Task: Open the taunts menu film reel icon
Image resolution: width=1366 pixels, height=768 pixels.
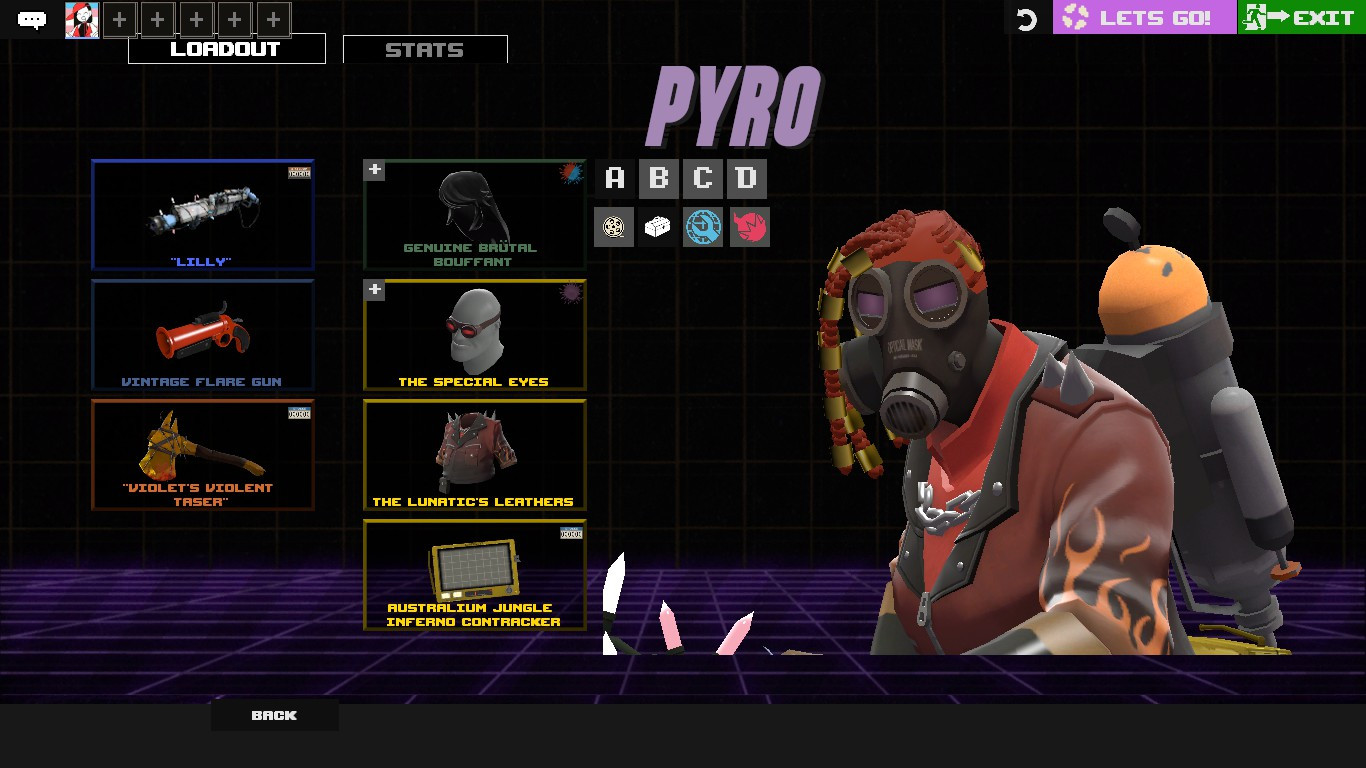Action: [613, 226]
